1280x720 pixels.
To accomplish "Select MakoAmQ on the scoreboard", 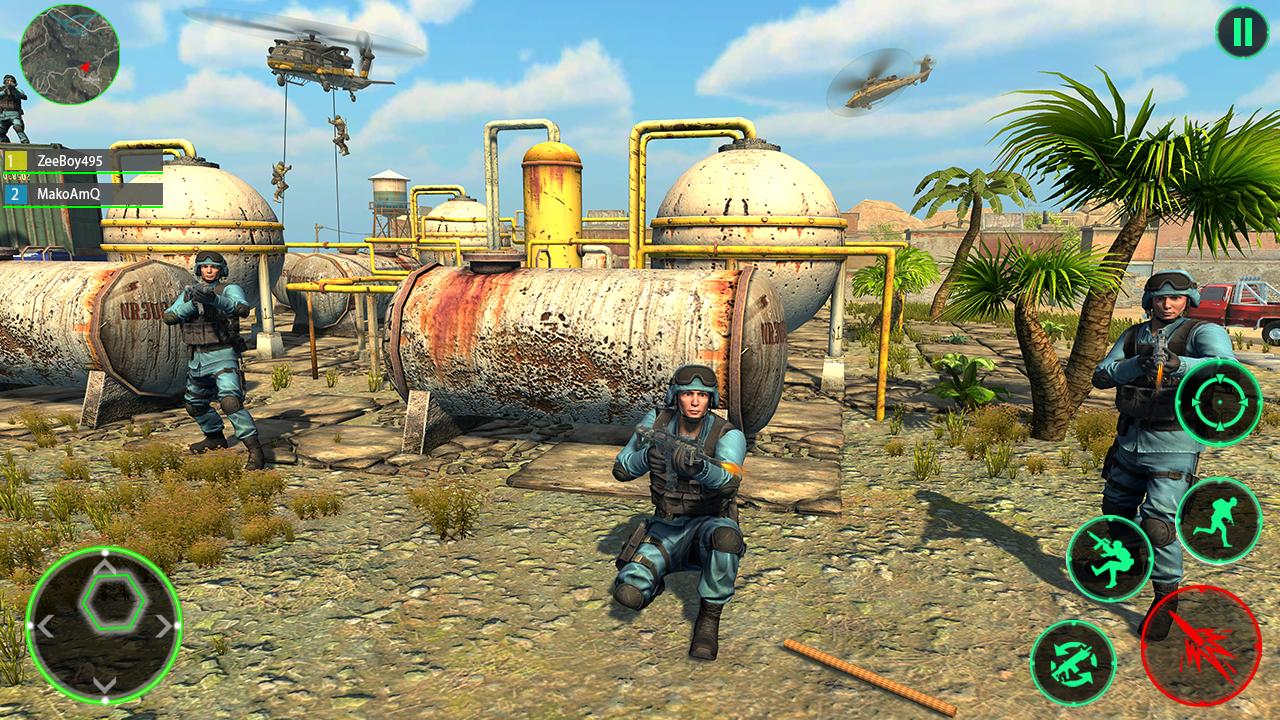I will point(70,194).
